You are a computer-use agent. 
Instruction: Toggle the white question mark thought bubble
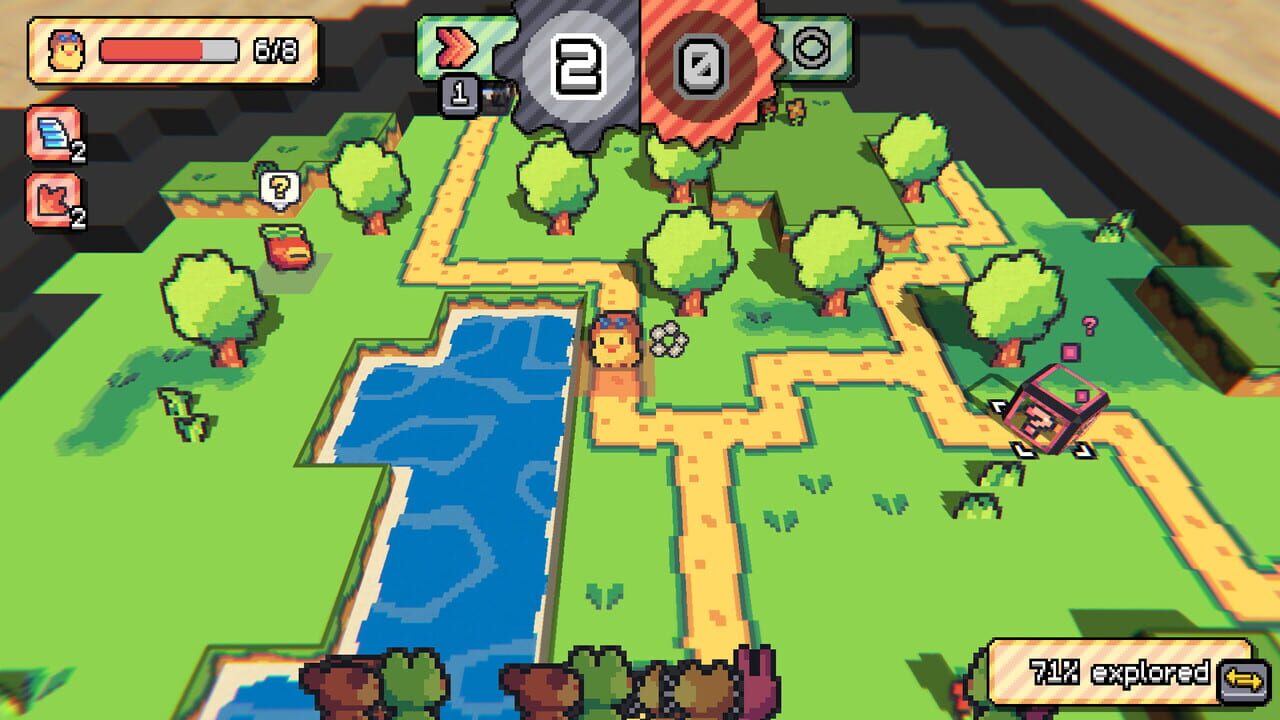pyautogui.click(x=281, y=188)
